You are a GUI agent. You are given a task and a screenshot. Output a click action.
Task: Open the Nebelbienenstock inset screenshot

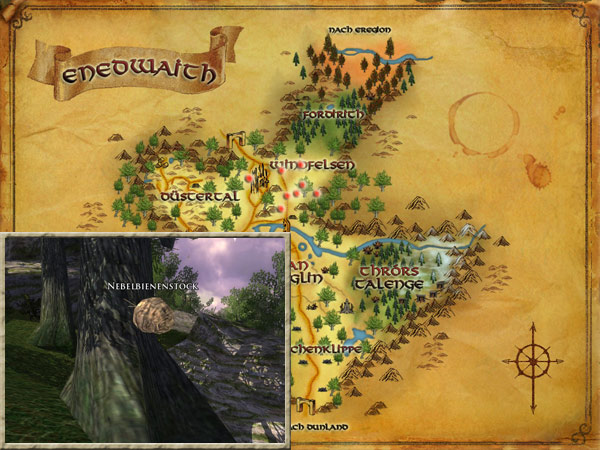coord(147,340)
